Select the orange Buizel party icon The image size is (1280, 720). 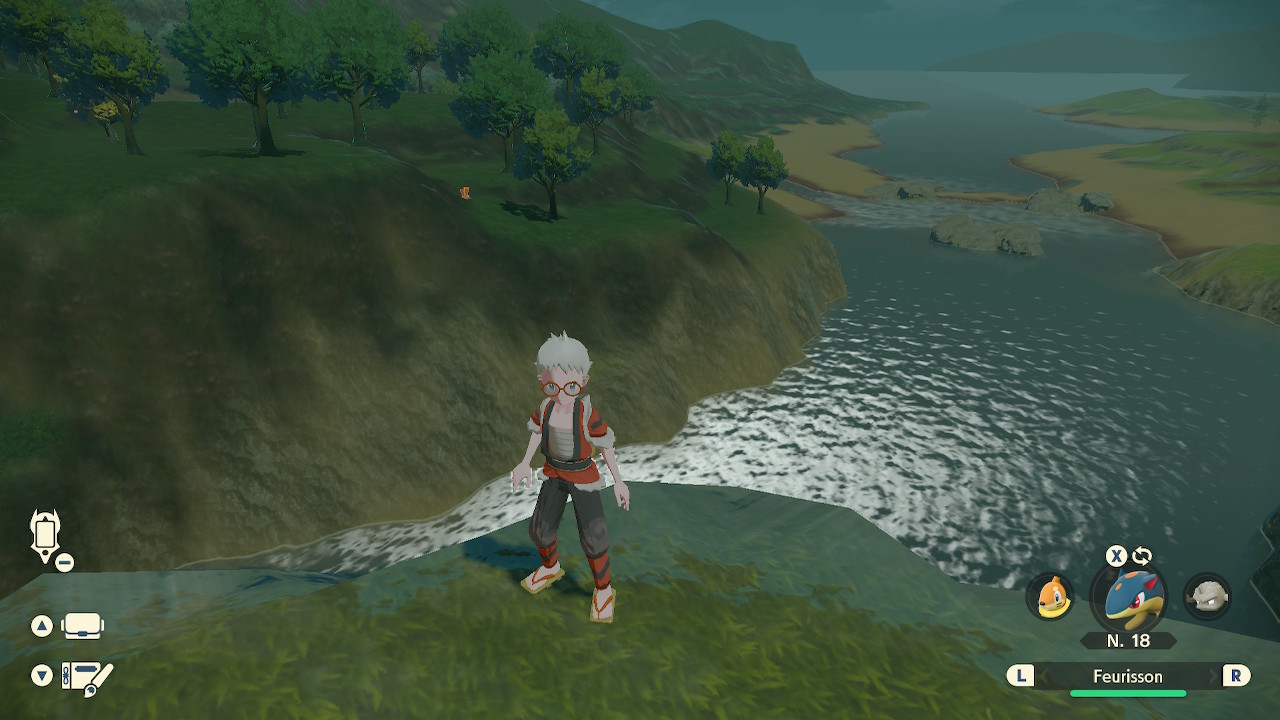1049,597
